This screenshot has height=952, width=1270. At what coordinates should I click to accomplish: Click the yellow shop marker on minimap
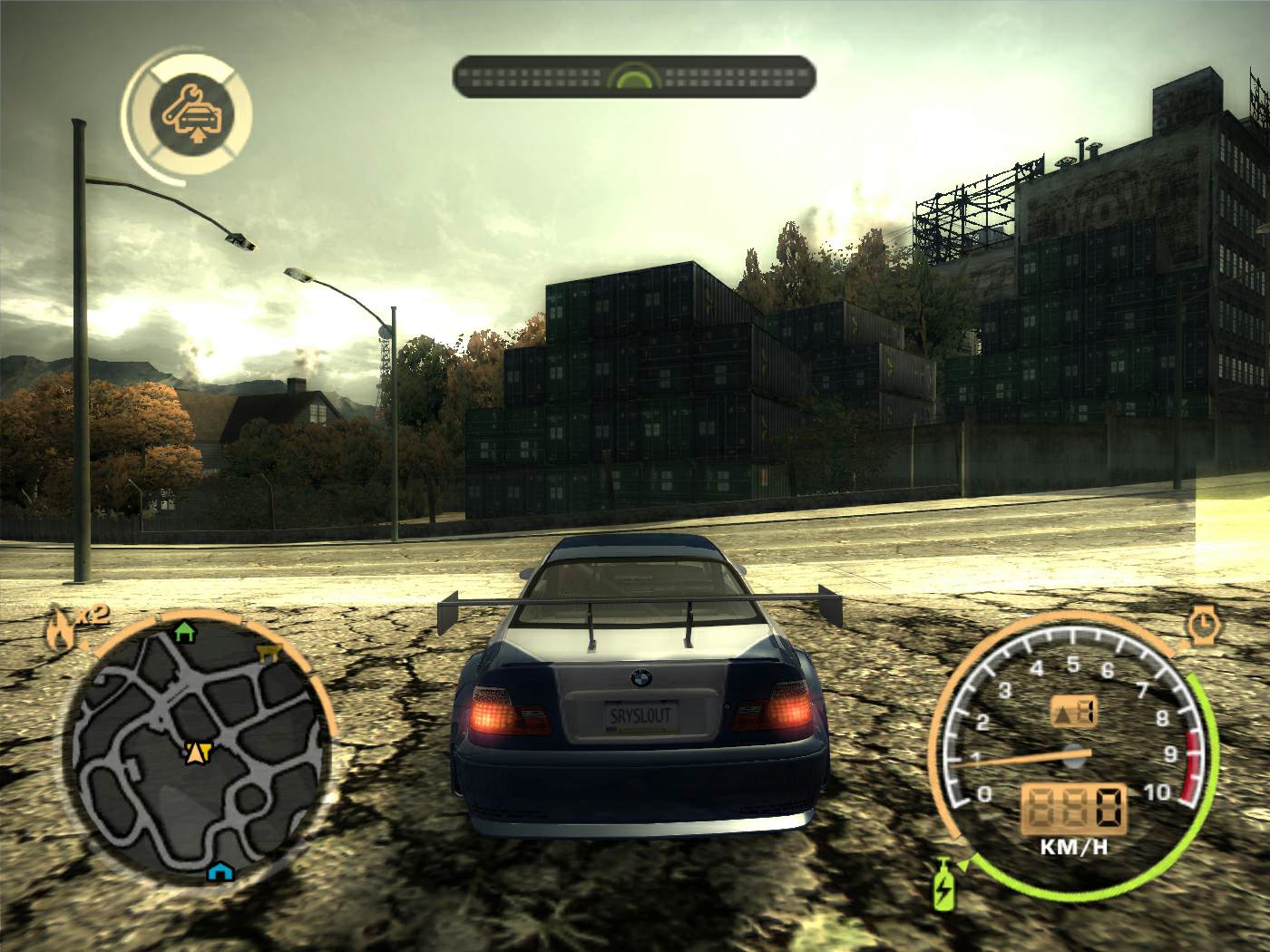pyautogui.click(x=269, y=653)
